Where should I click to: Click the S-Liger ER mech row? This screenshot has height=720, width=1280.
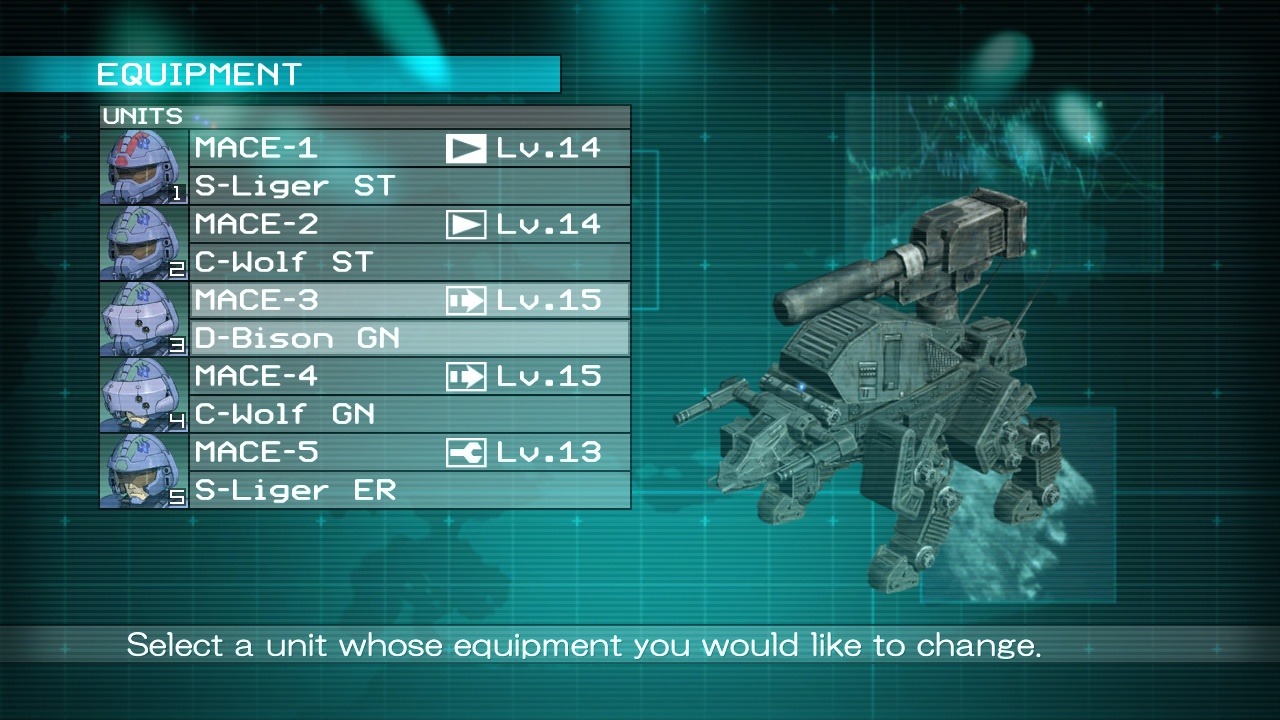click(x=410, y=490)
